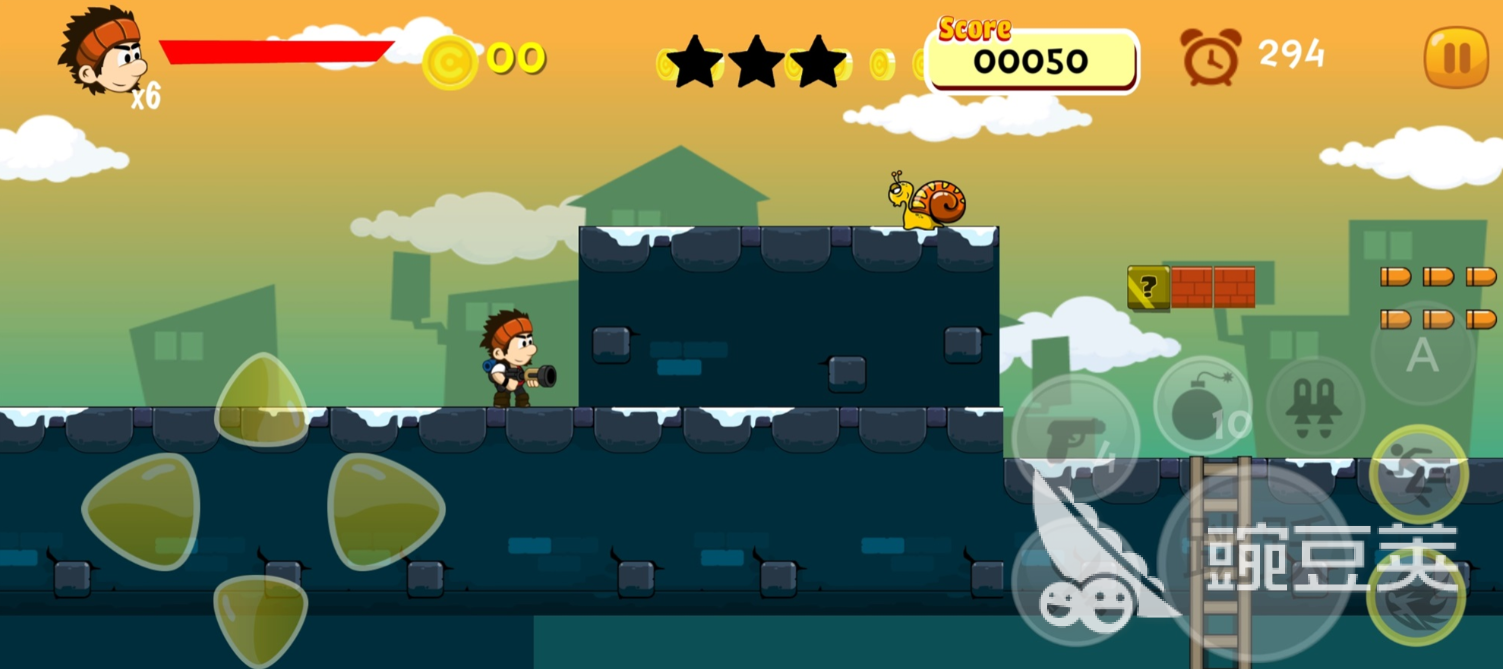Activate the jetpack button

coord(1315,405)
